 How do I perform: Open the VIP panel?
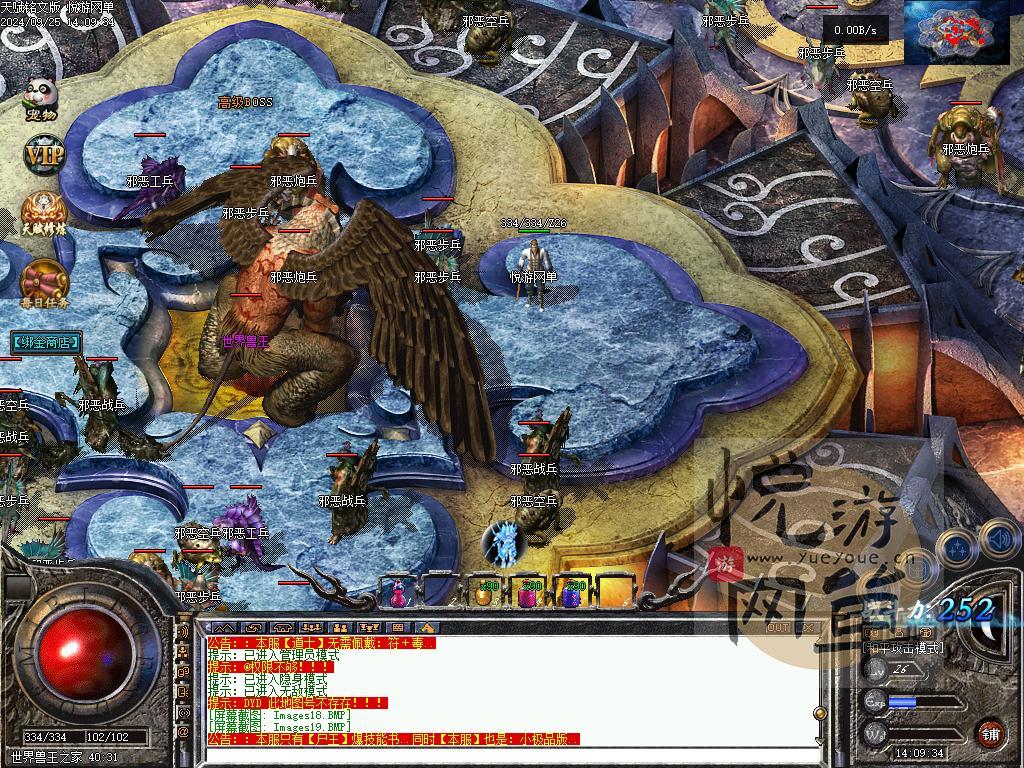coord(43,156)
